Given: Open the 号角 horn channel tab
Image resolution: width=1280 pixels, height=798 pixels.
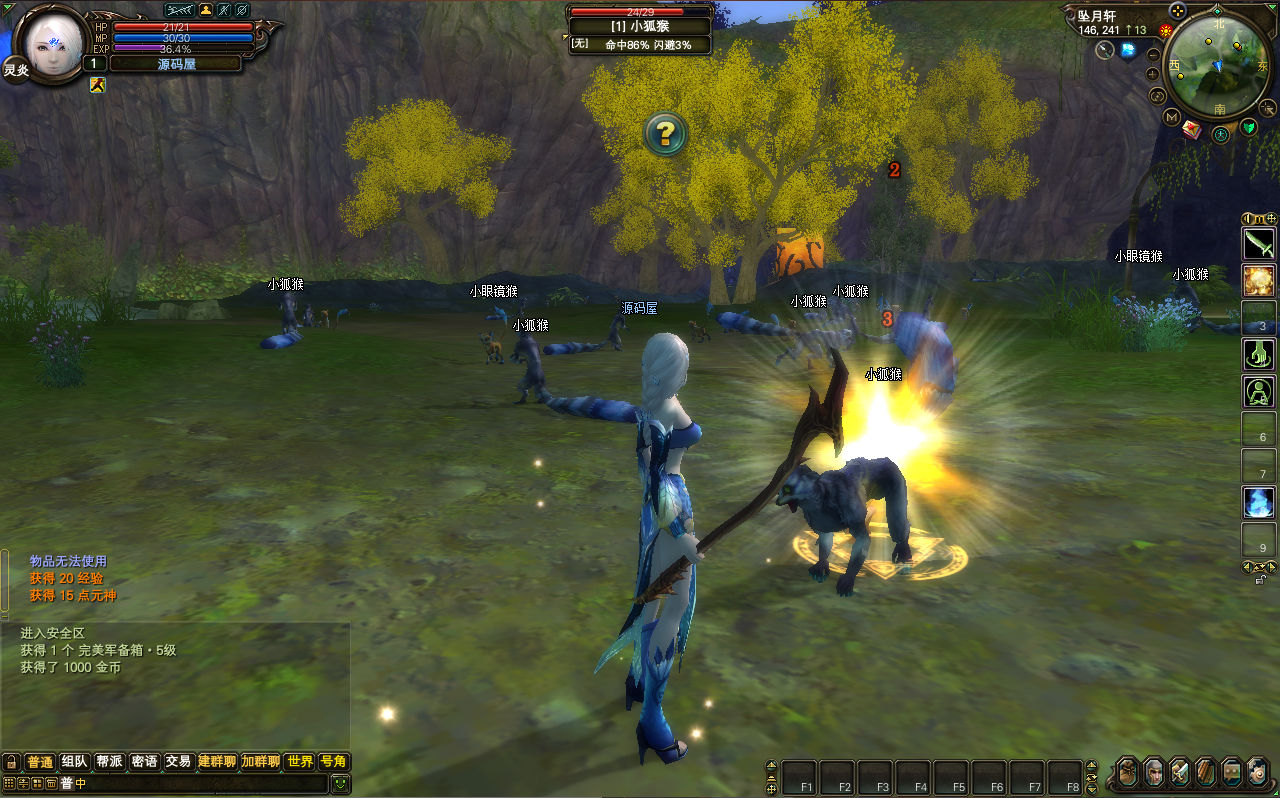Looking at the screenshot, I should [333, 762].
